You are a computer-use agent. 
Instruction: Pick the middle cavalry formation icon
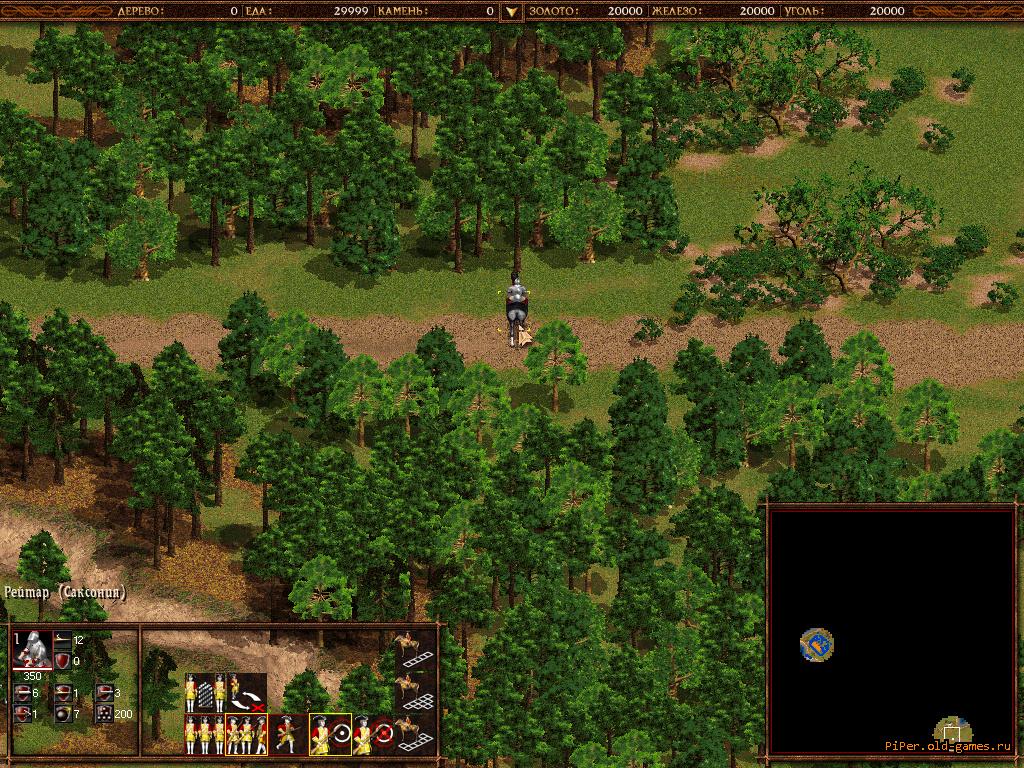pos(415,691)
